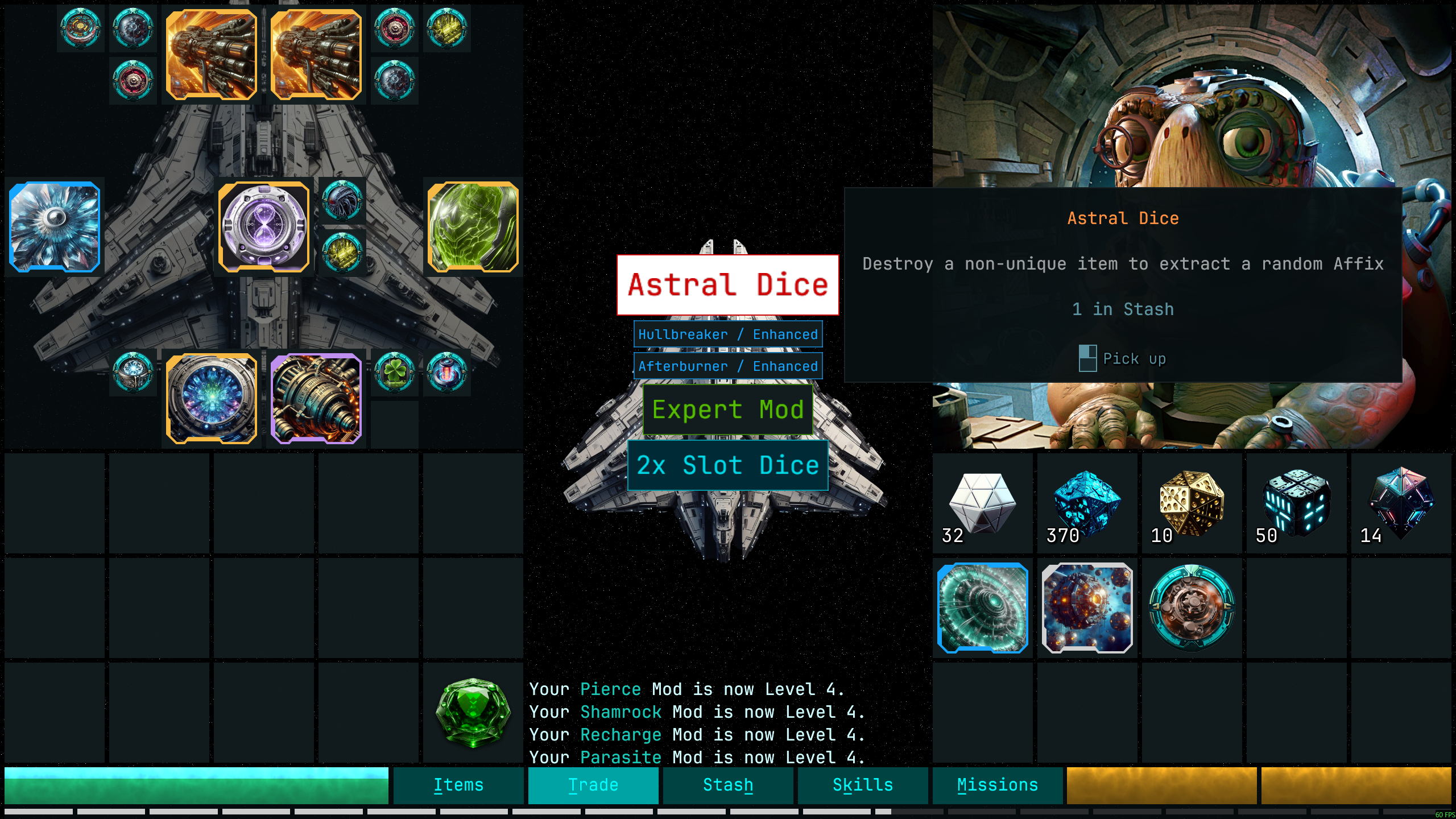Click the purple hourglass equipment slot

264,227
